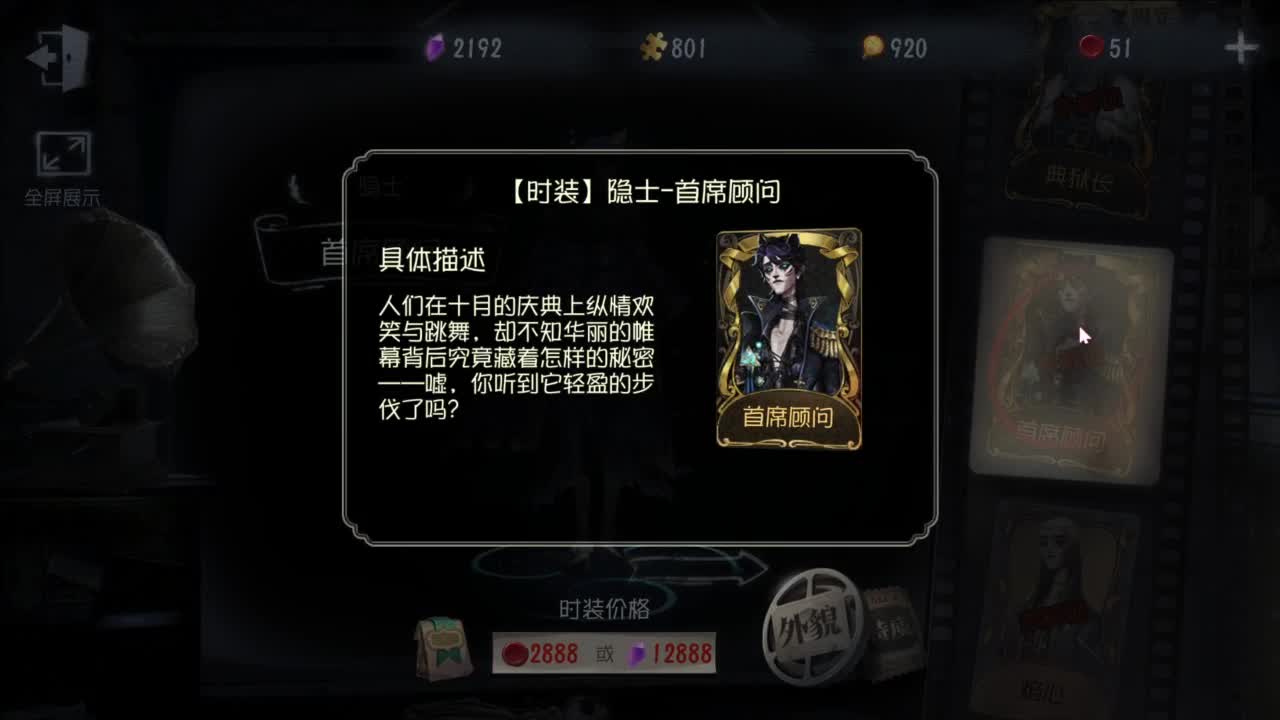The width and height of the screenshot is (1280, 720).
Task: Select the gold coins currency icon
Action: click(x=874, y=44)
